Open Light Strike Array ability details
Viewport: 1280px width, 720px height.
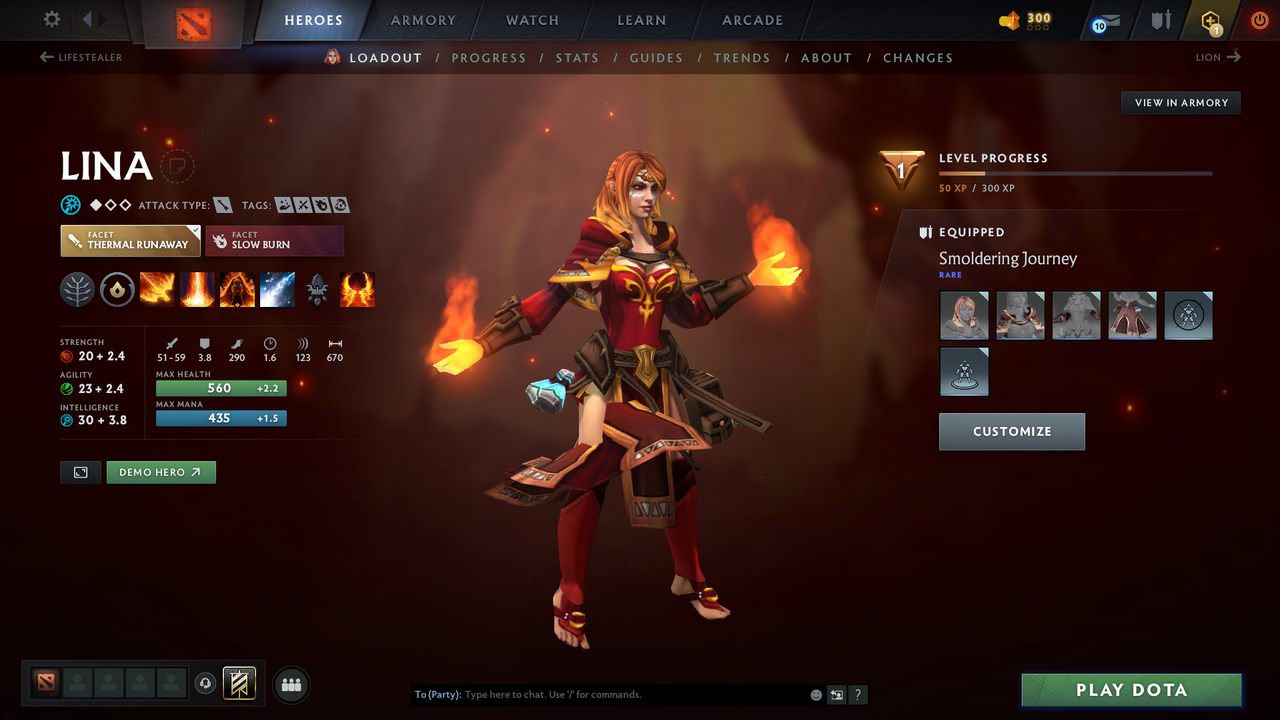197,289
